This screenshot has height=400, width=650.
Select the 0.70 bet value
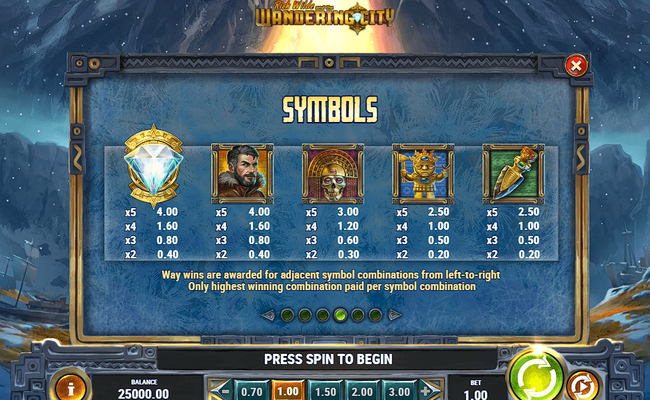(x=252, y=391)
